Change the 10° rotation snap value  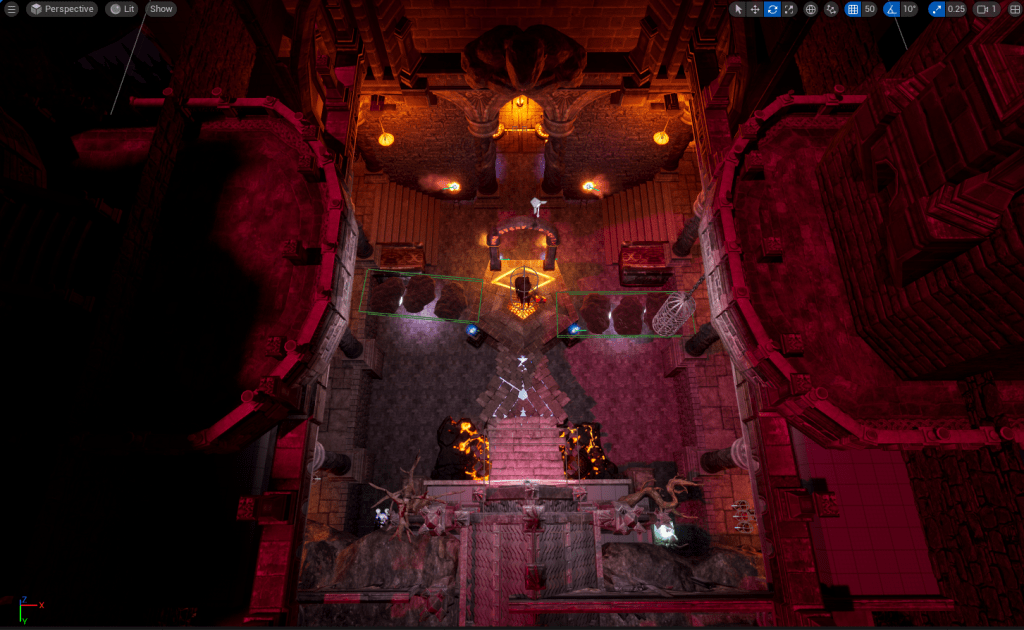909,9
